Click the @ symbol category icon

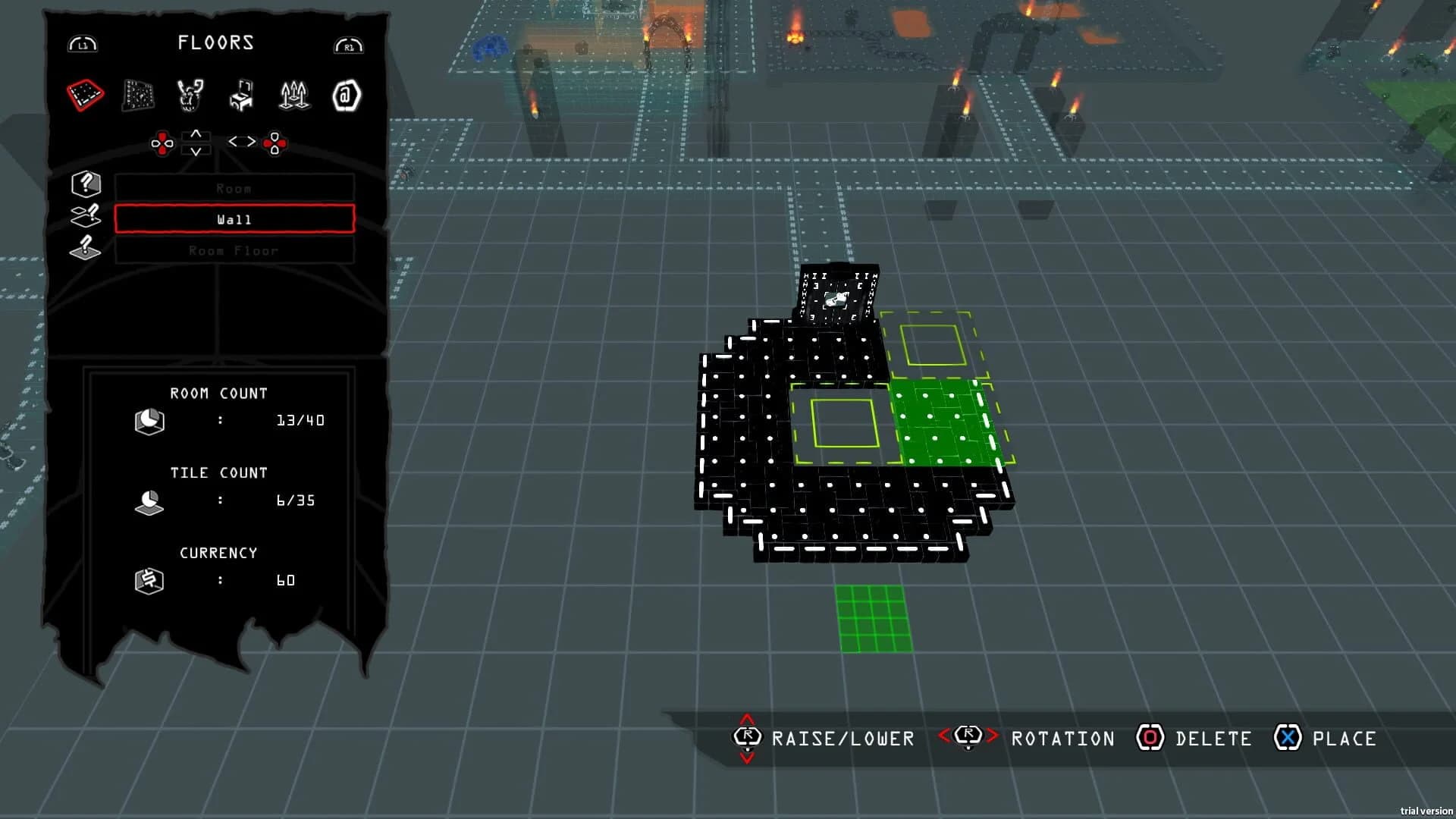[x=347, y=95]
